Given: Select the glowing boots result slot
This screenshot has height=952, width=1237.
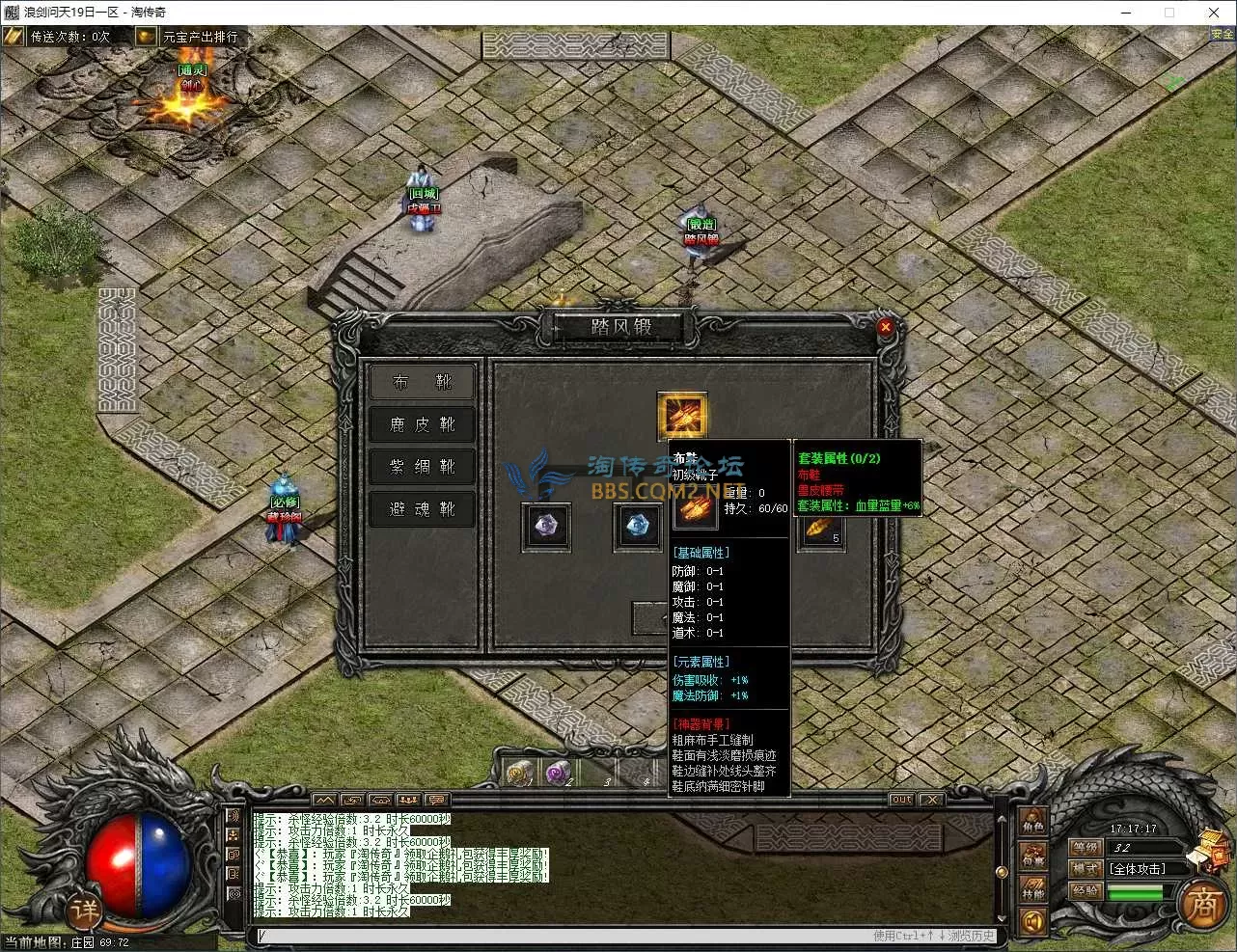Looking at the screenshot, I should 682,416.
